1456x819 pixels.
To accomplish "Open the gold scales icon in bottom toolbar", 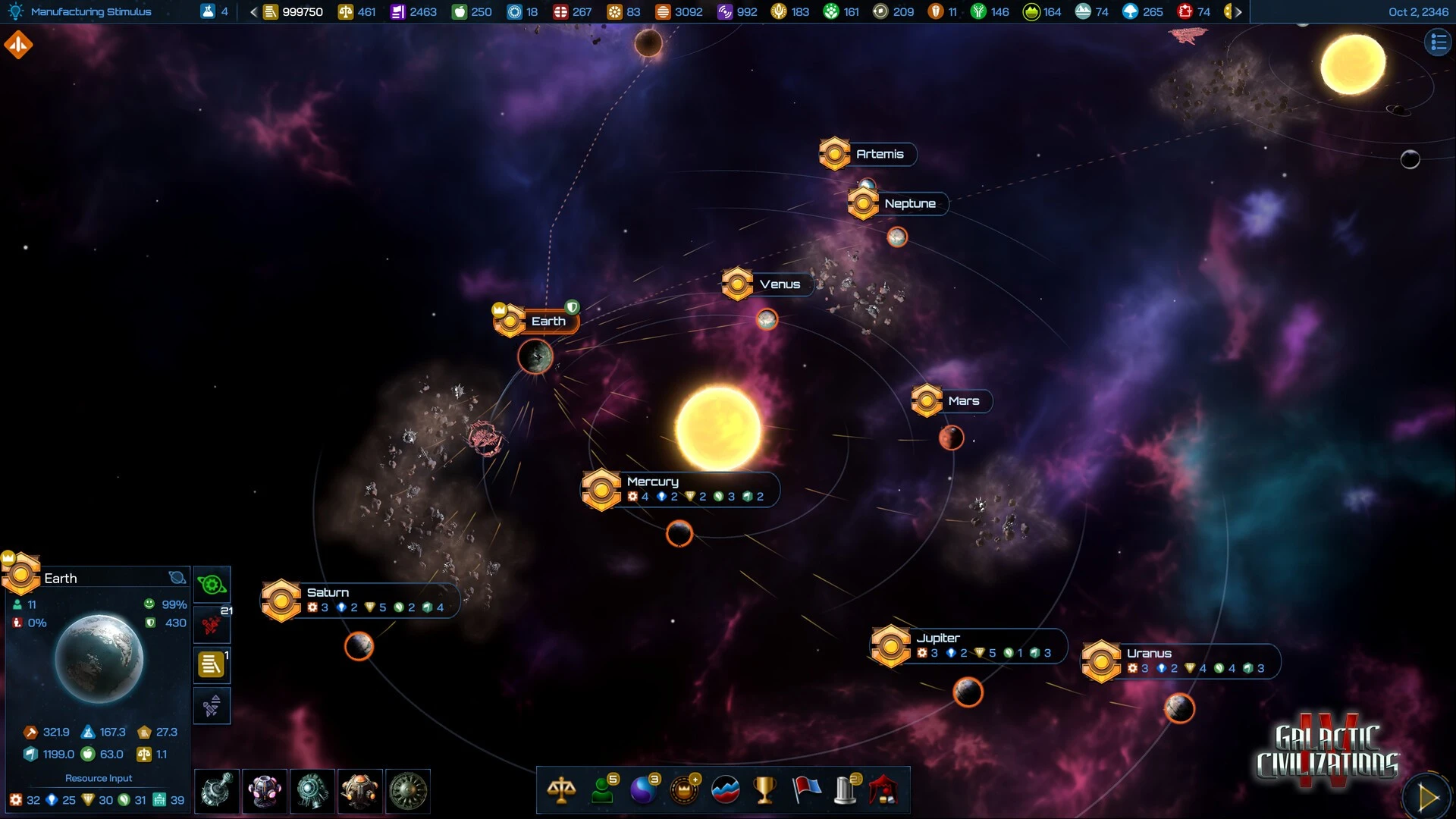I will [x=561, y=790].
